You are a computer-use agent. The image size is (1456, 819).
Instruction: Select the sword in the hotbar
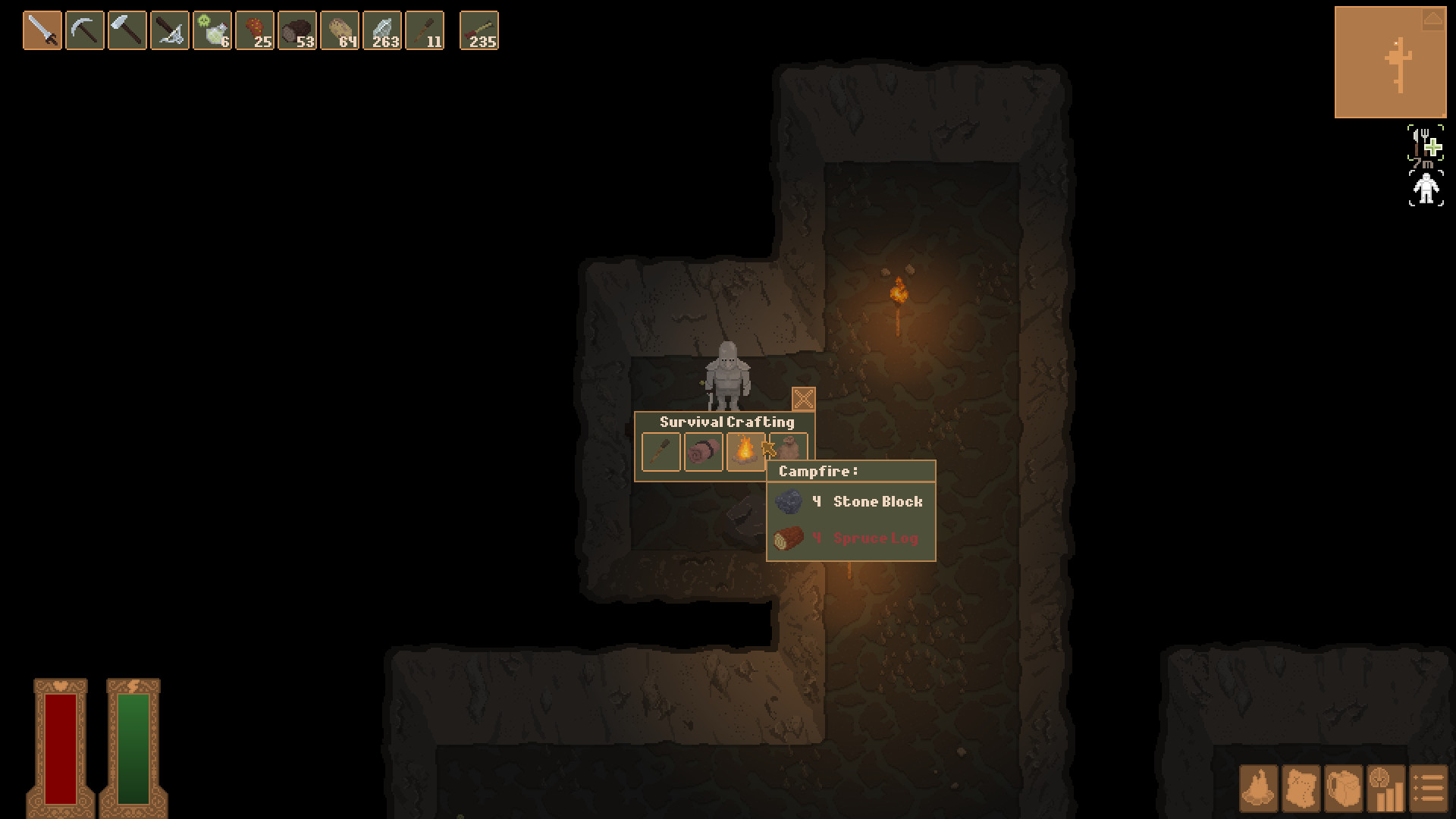click(x=43, y=32)
